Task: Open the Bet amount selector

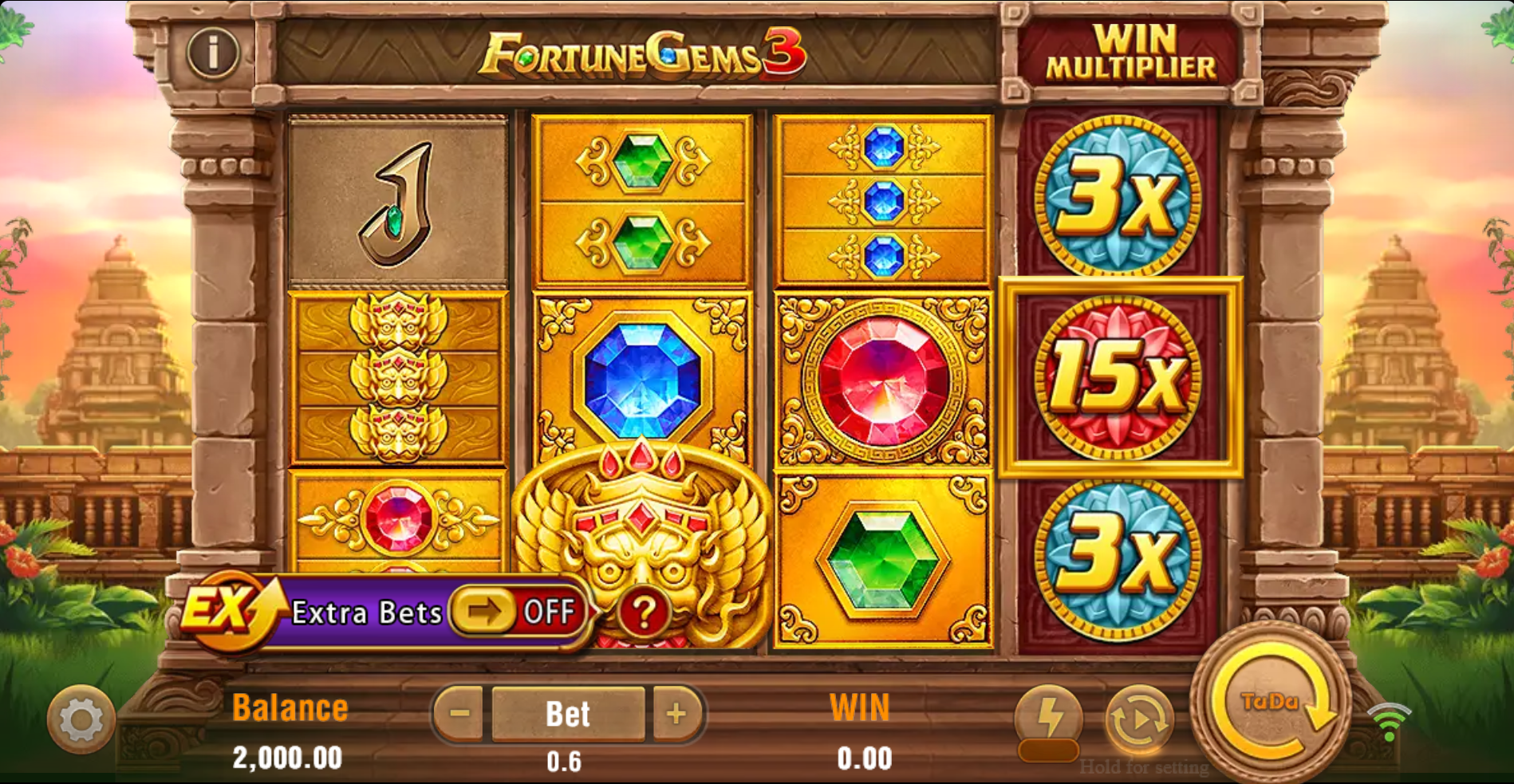Action: (x=567, y=714)
